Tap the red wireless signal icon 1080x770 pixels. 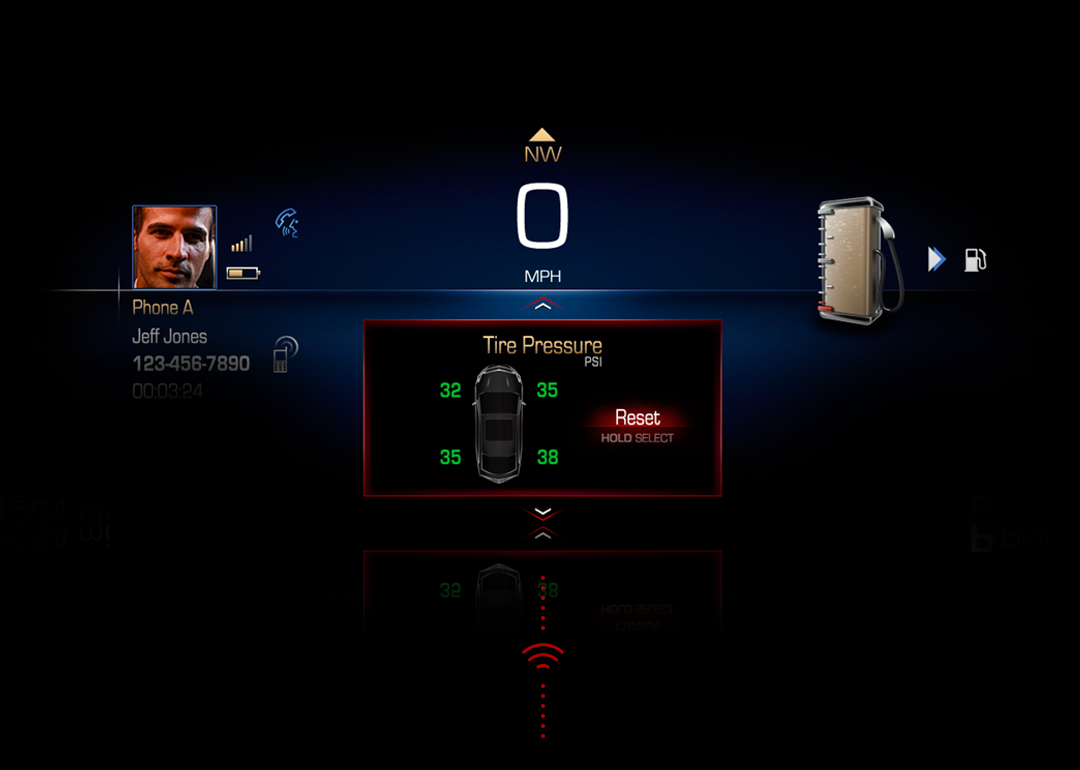542,655
